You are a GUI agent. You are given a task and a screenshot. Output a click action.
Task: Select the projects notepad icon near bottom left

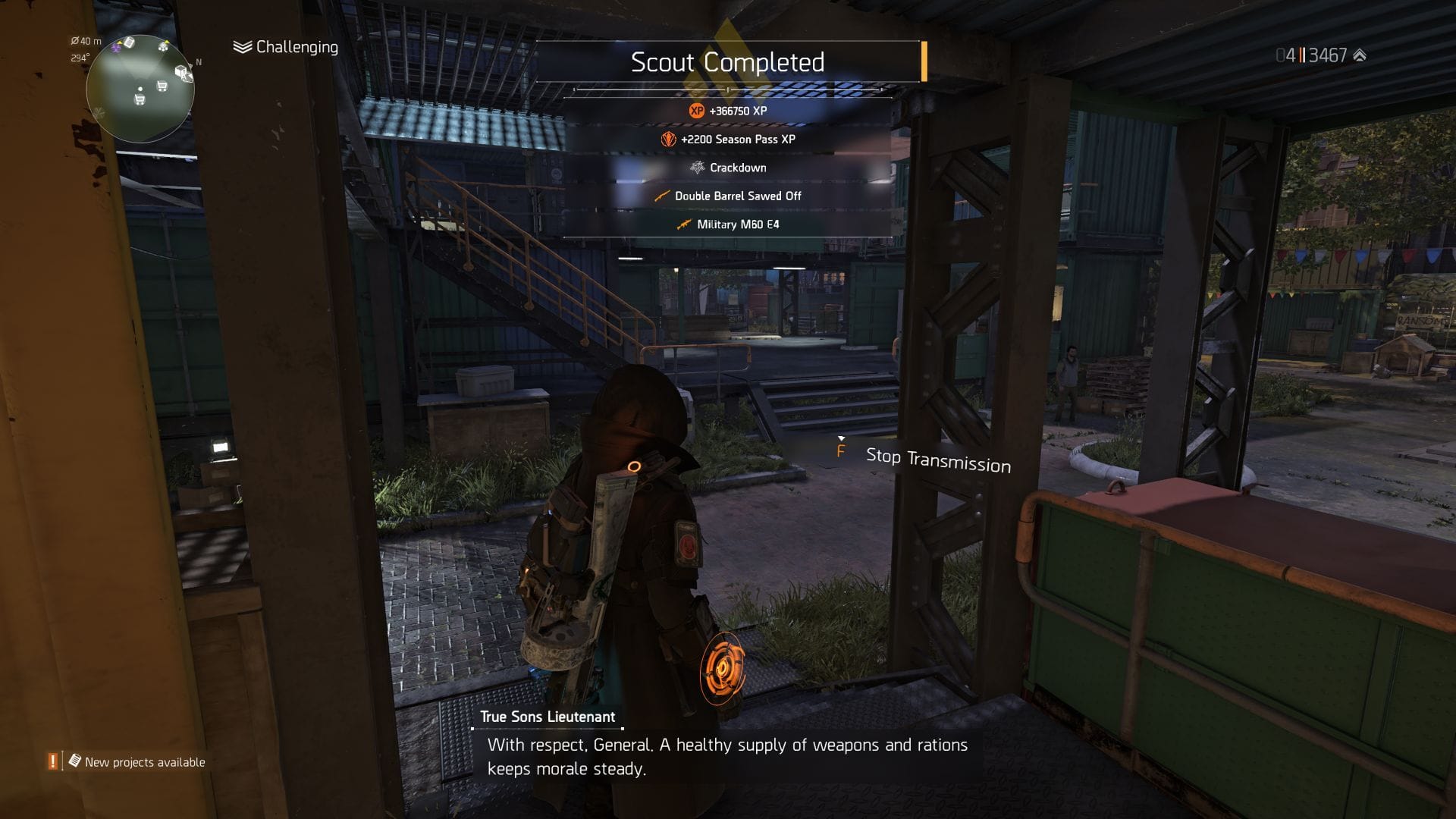pos(74,762)
